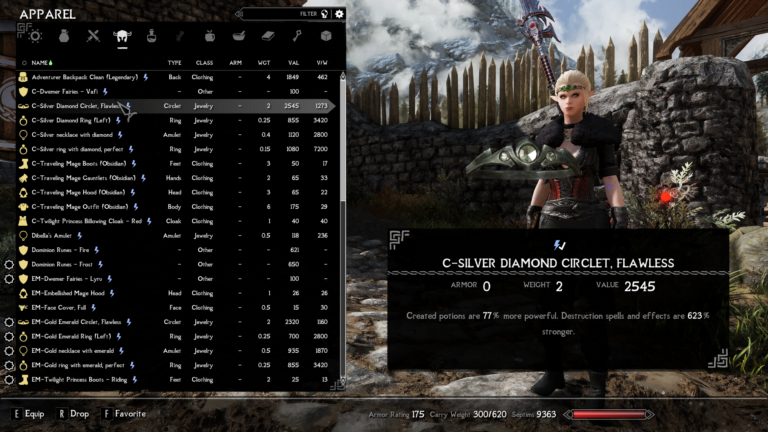Viewport: 768px width, 432px height.
Task: Pick EM-Gold Emerald Circlet, Flawless
Action: click(x=82, y=322)
